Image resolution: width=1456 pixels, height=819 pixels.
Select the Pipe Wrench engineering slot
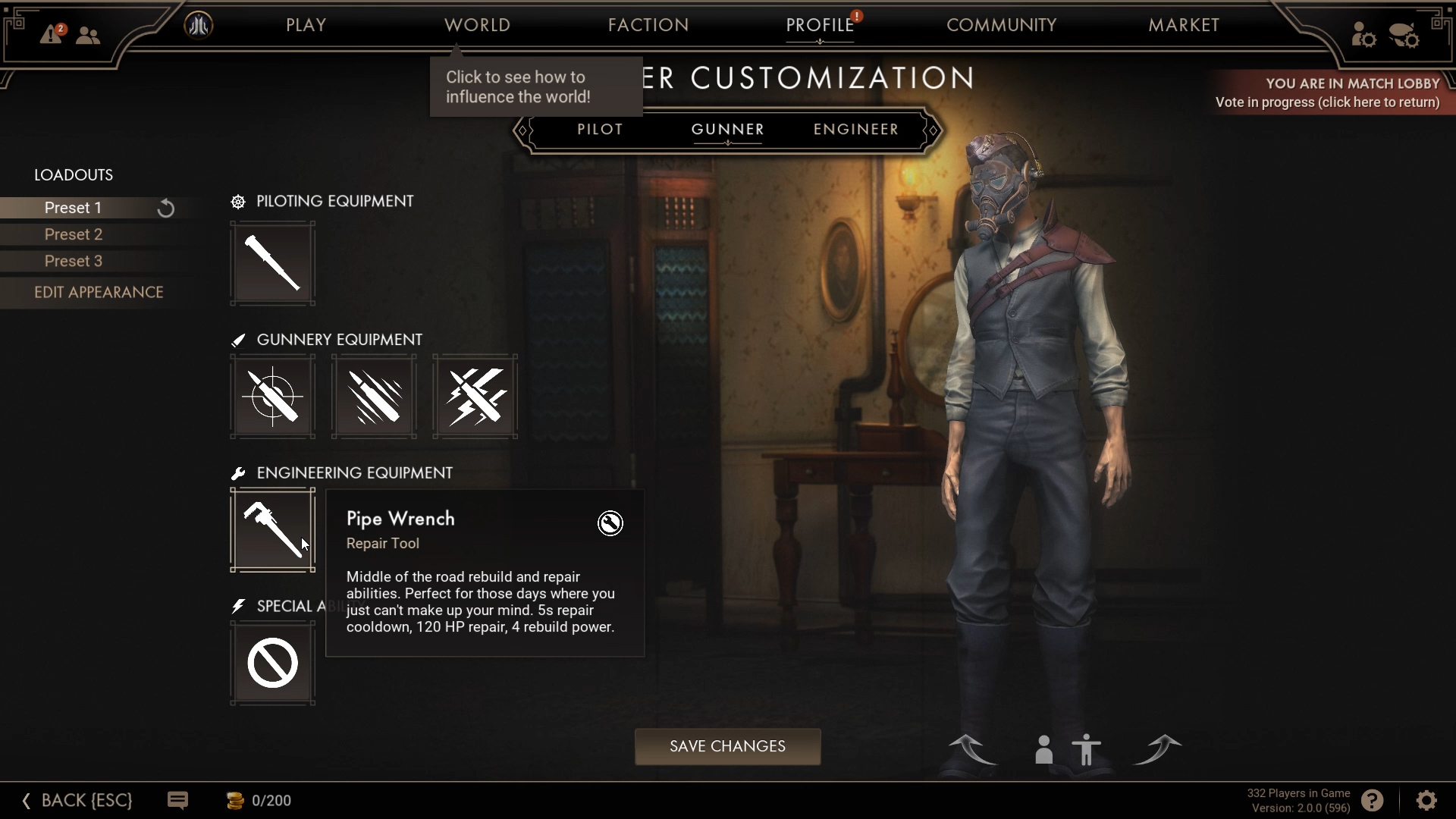pos(272,529)
